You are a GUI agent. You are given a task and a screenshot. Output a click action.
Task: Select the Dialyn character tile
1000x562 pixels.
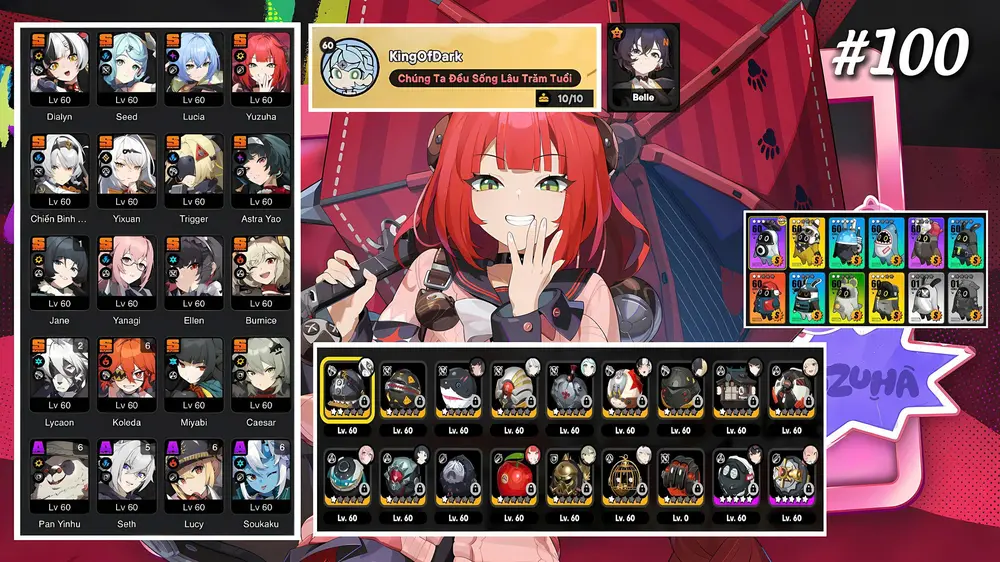[60, 70]
